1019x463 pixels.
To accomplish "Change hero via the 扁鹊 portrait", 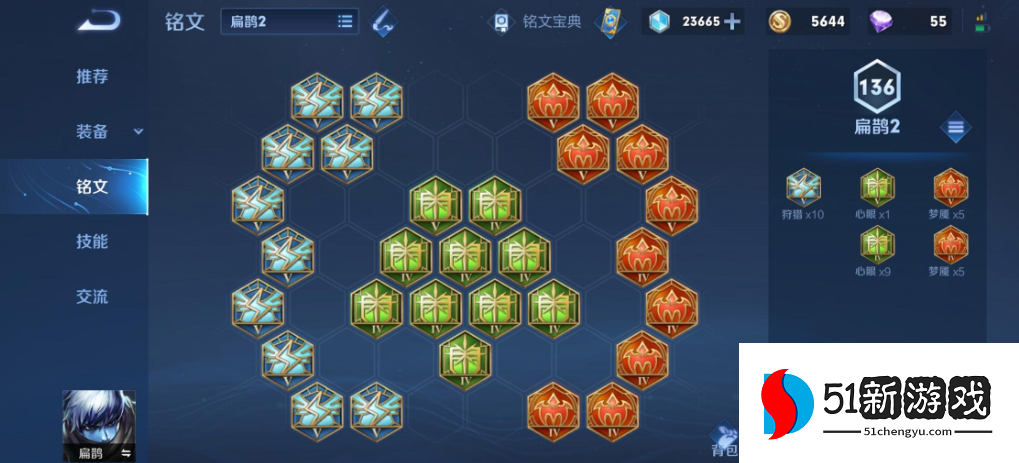I will point(99,425).
